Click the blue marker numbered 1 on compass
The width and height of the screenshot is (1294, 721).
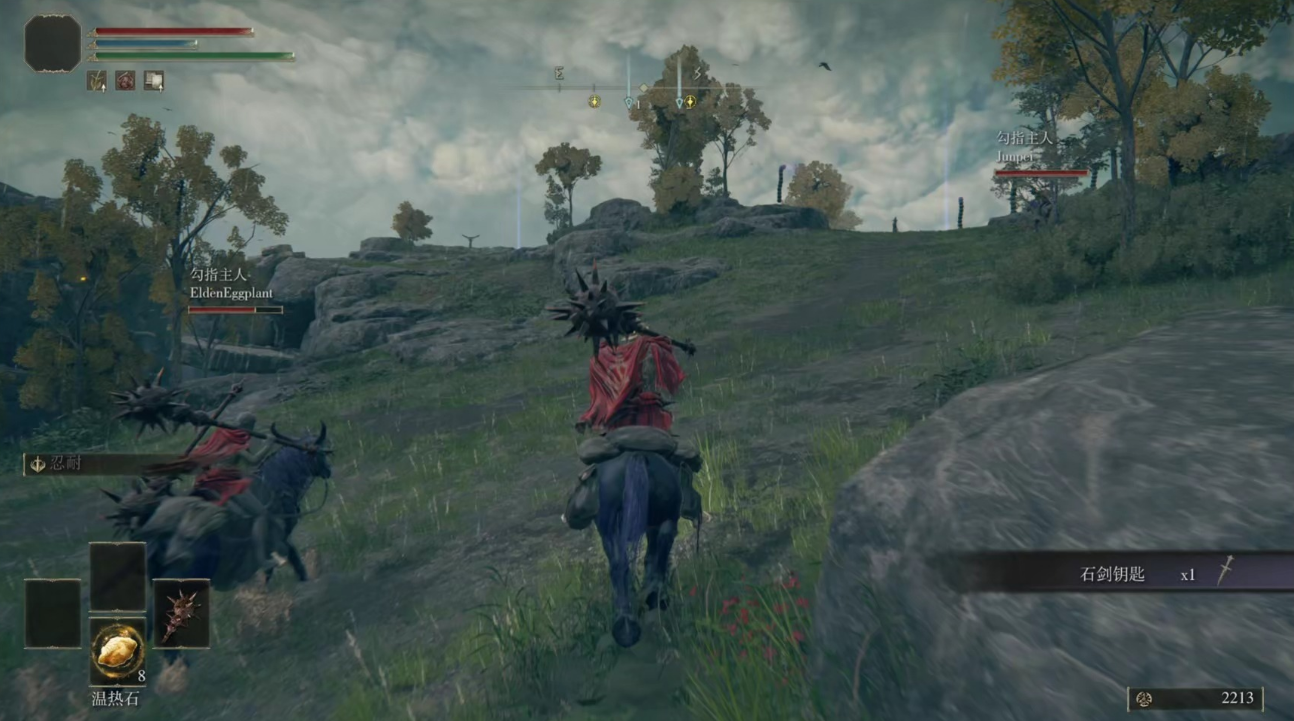631,102
